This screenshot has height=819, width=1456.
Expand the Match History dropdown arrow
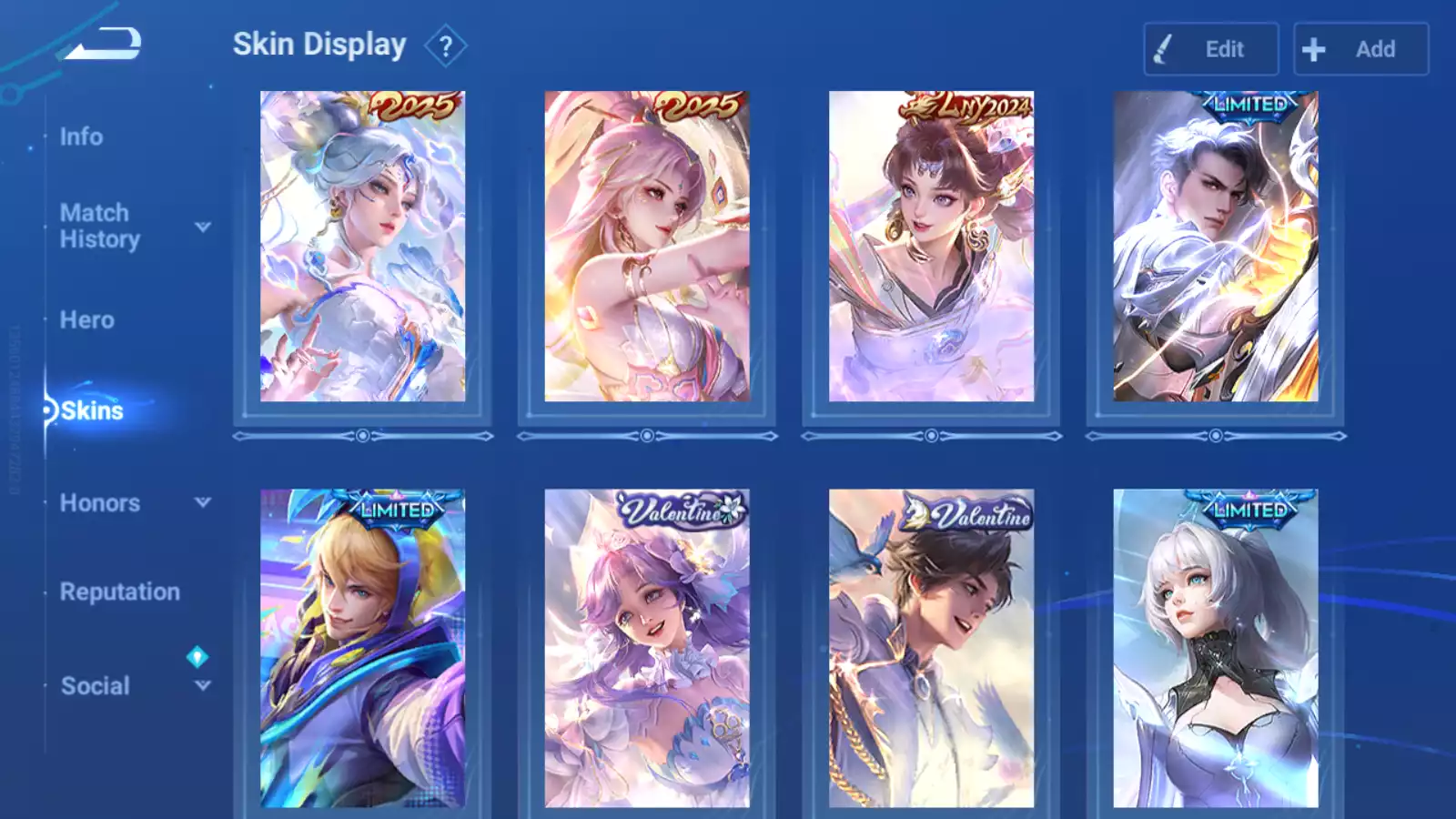click(x=203, y=227)
